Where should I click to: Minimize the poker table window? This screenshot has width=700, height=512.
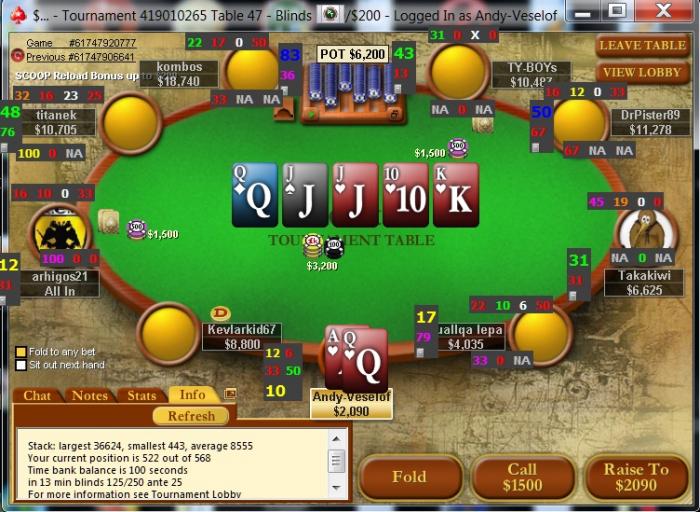coord(588,12)
